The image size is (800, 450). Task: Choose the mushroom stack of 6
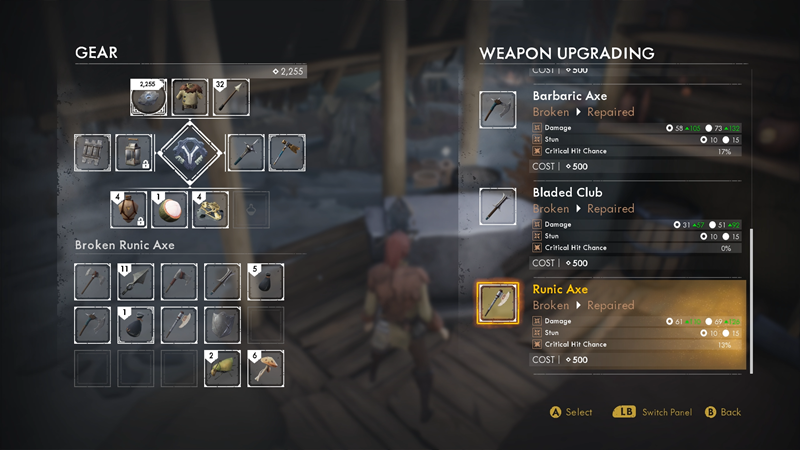(265, 368)
